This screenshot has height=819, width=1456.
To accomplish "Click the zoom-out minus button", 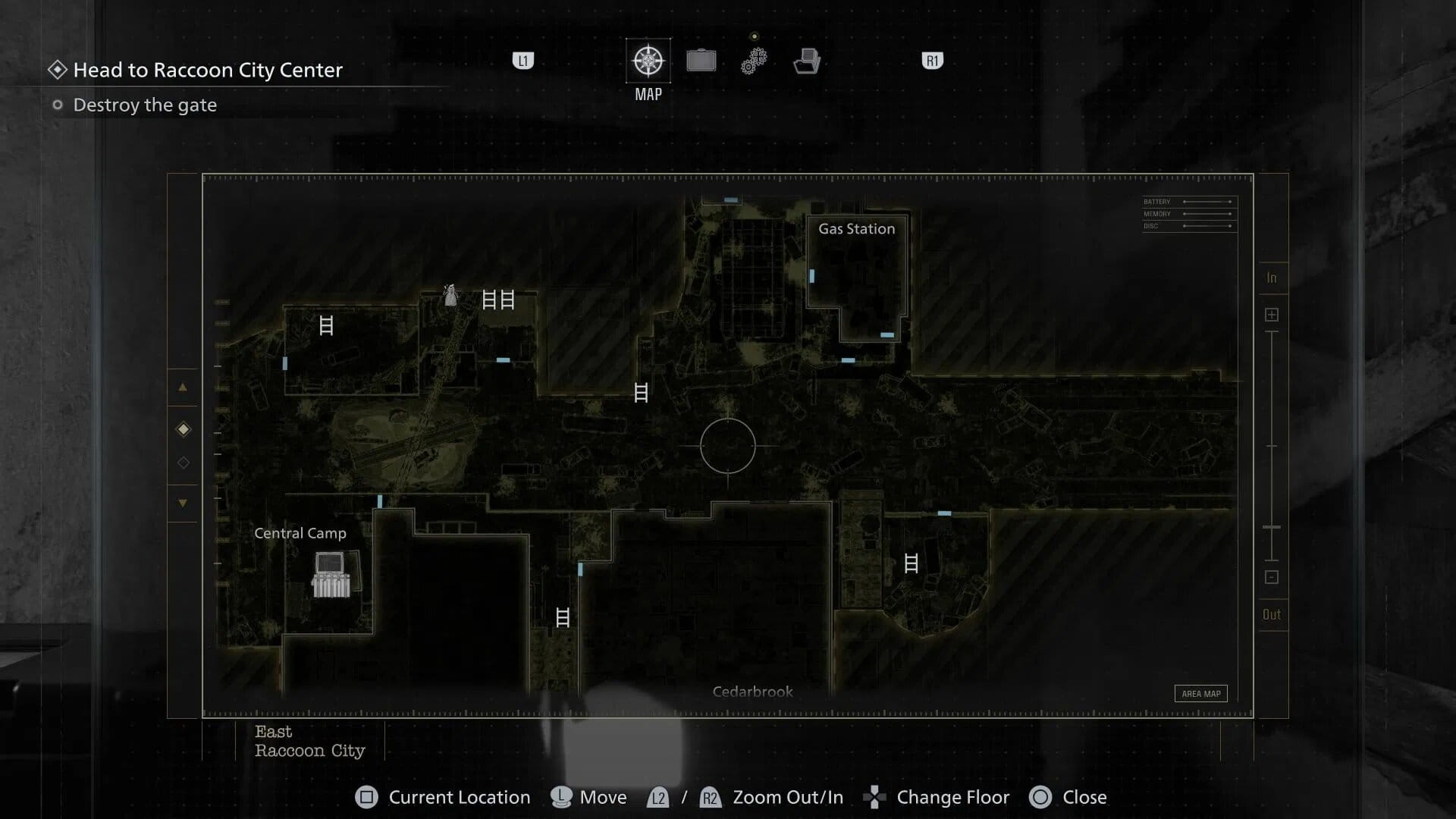I will 1272,577.
